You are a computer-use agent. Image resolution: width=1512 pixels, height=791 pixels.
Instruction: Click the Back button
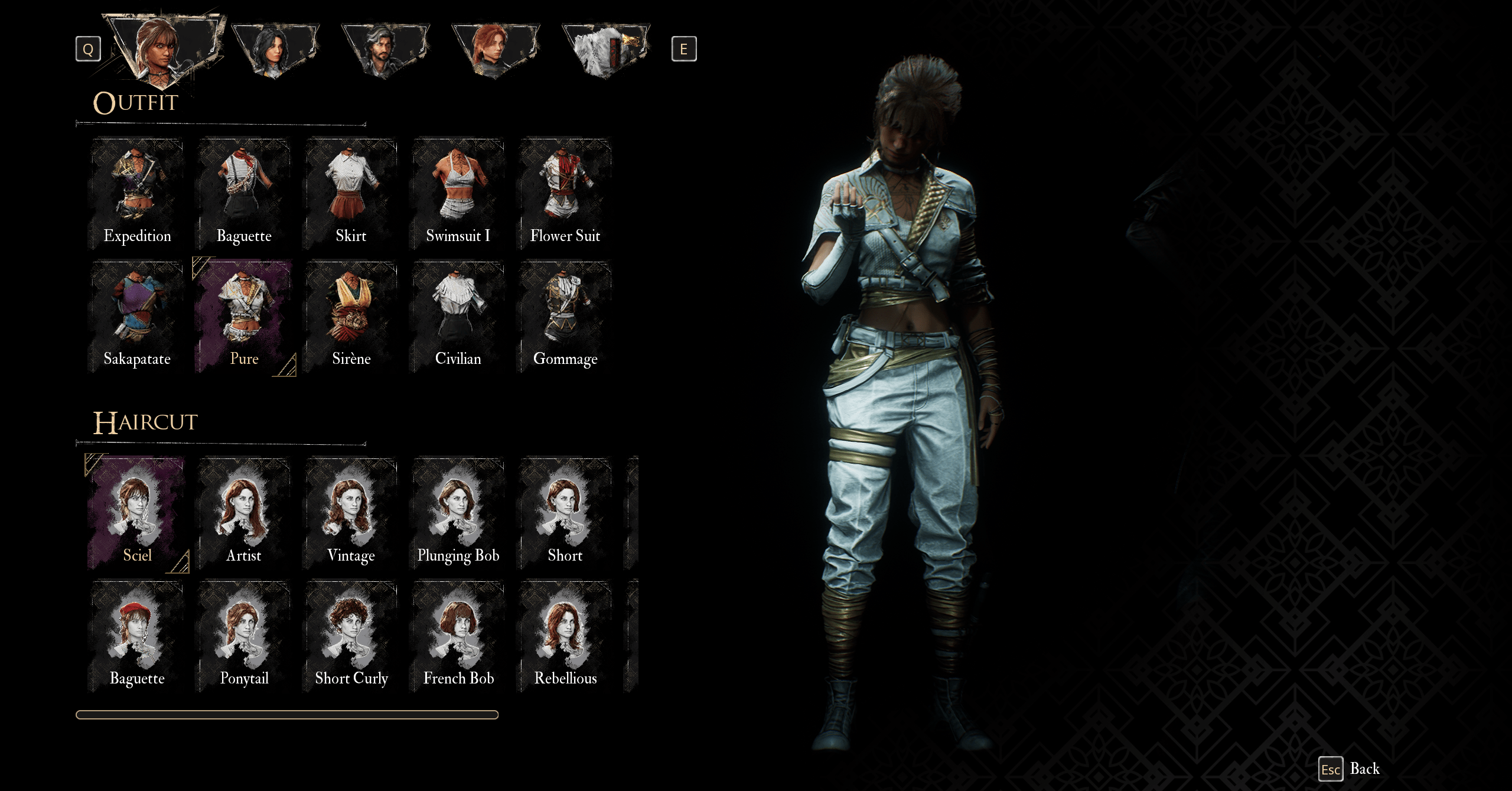[1350, 769]
